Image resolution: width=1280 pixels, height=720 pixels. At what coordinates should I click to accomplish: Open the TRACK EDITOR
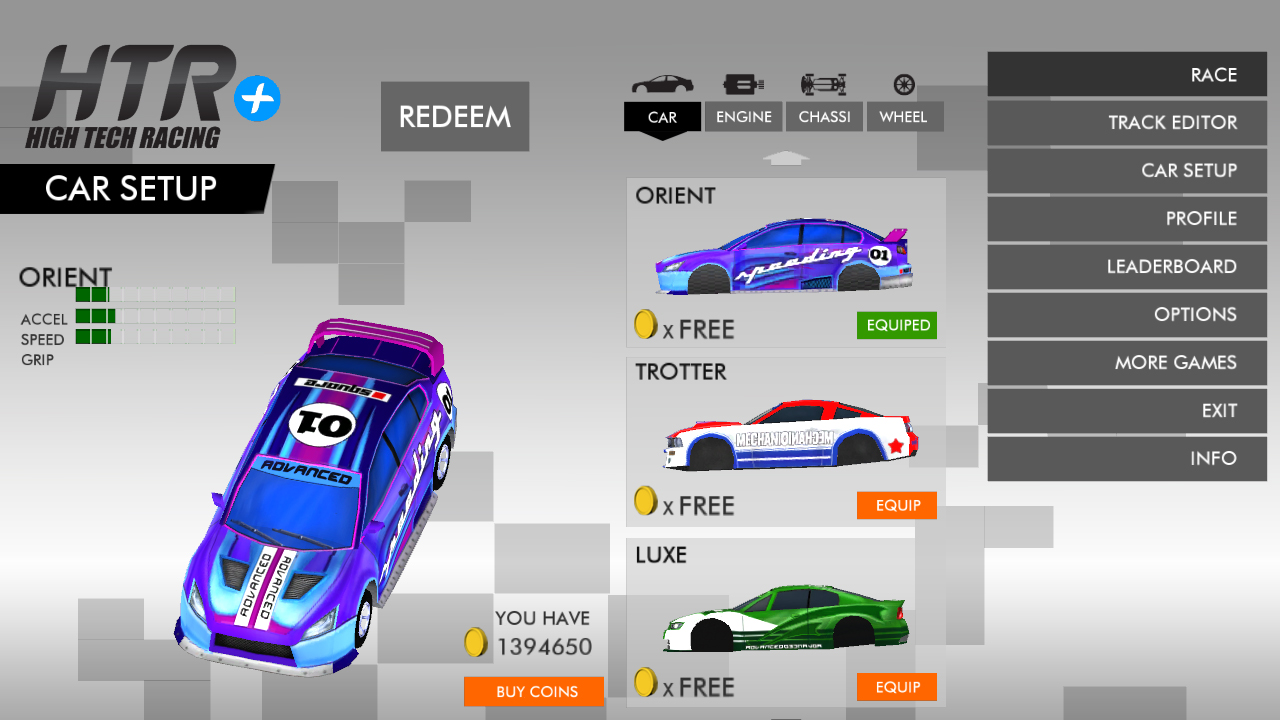[x=1127, y=122]
